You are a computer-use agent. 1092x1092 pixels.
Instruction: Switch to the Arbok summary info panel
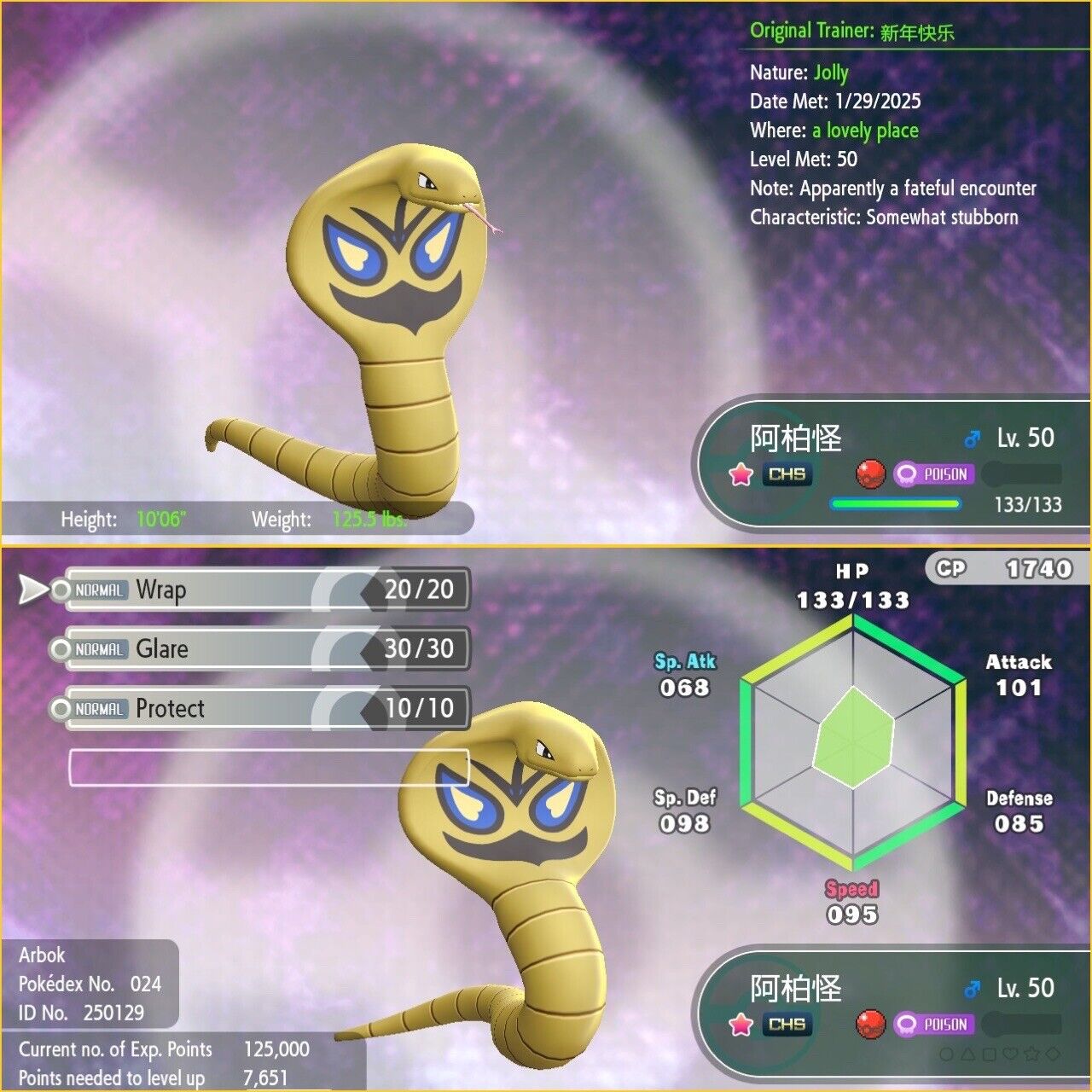(90, 985)
